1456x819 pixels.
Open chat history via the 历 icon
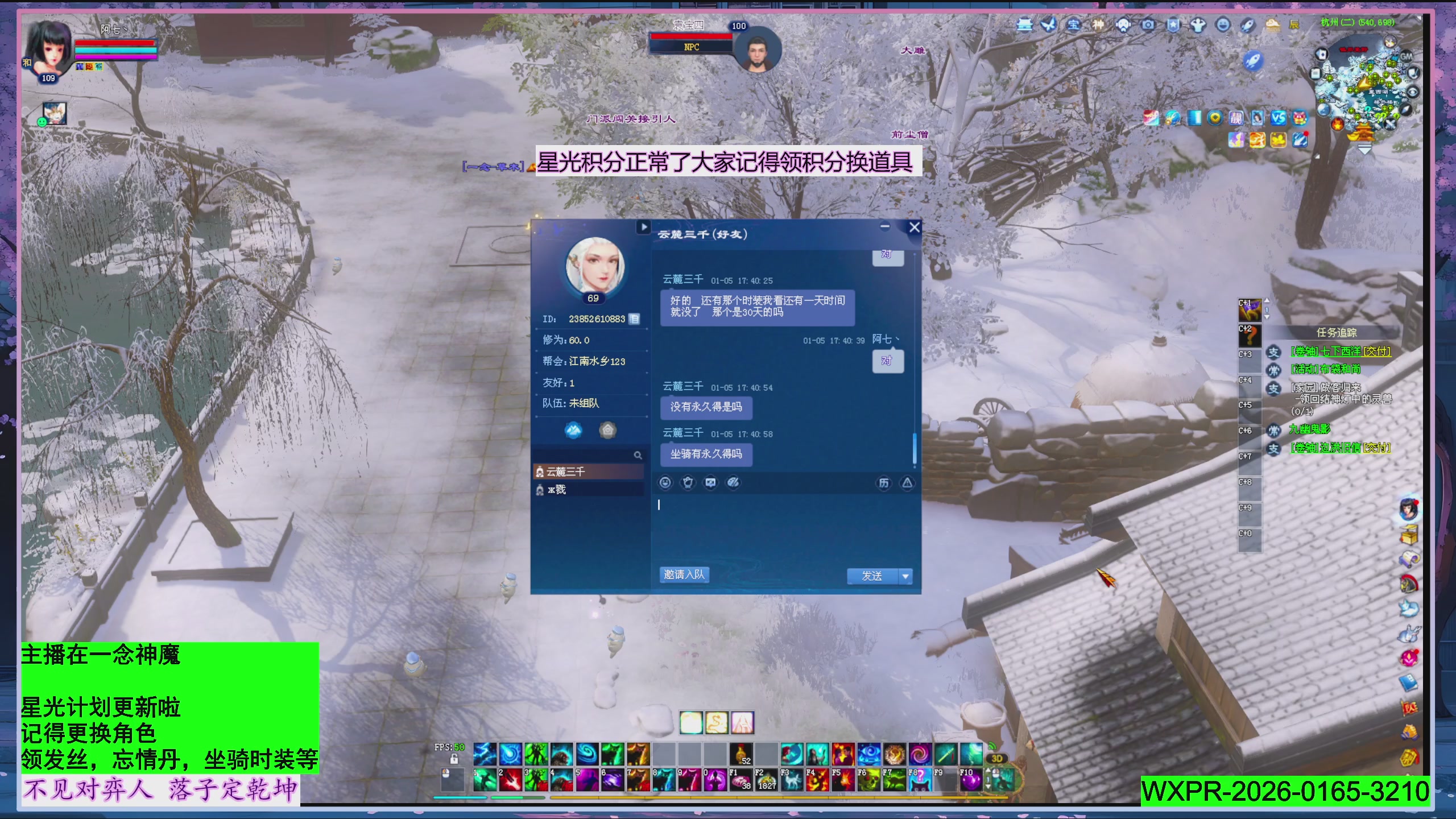883,482
